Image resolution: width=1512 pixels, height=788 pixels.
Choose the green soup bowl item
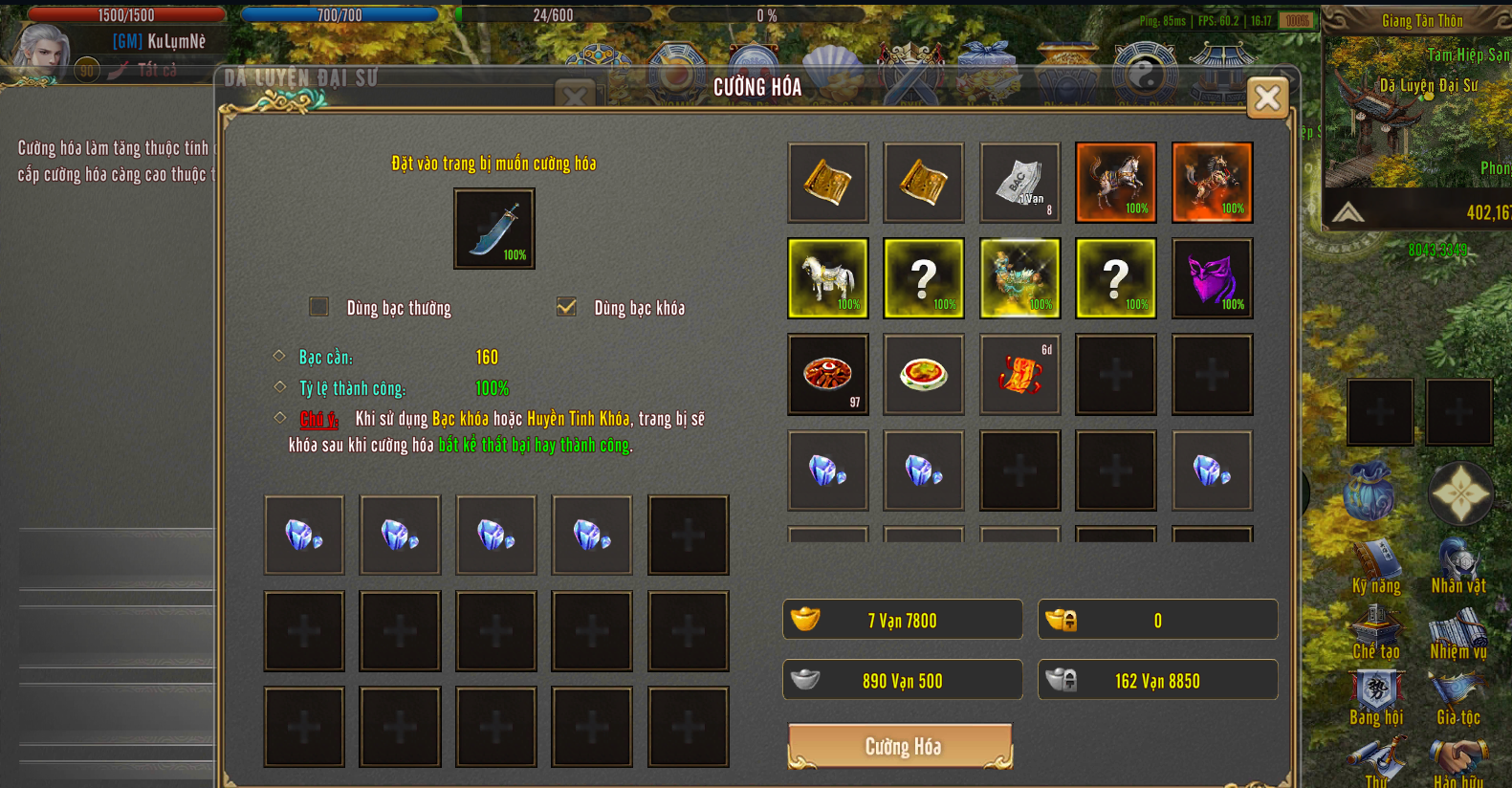924,374
